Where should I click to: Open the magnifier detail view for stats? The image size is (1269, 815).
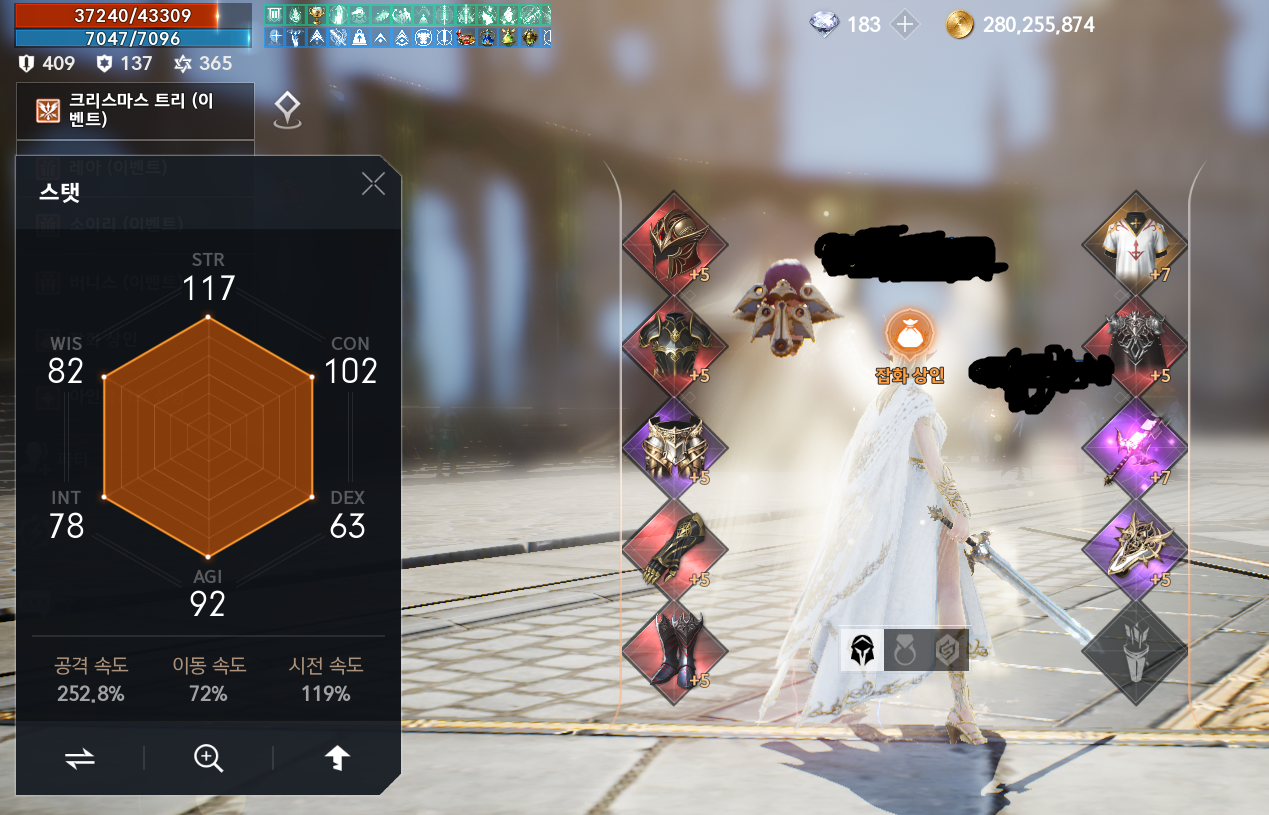208,759
